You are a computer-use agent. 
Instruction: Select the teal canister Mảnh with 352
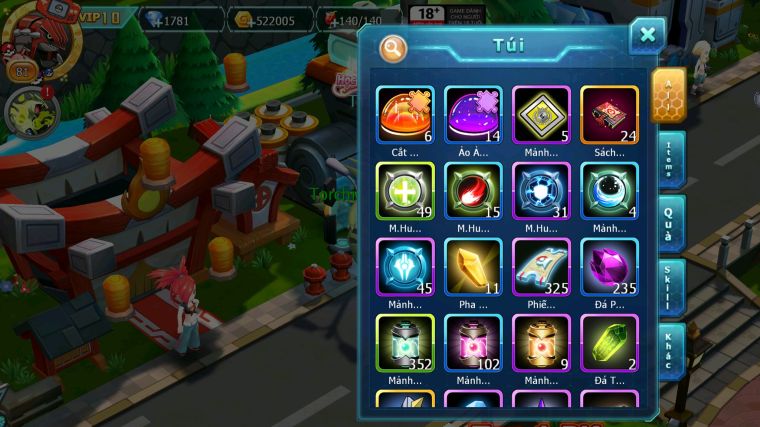(405, 343)
